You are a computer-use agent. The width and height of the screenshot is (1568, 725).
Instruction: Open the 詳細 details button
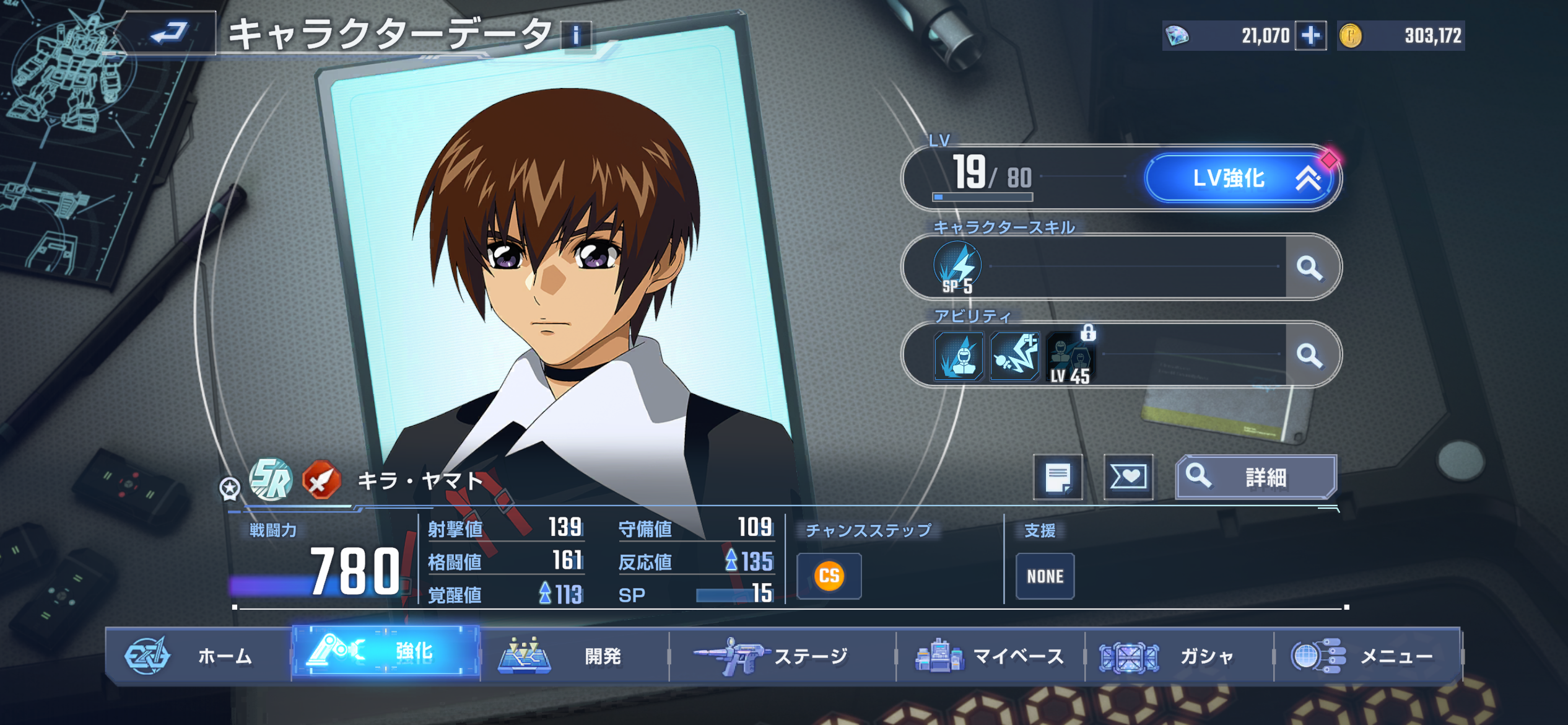click(1256, 477)
